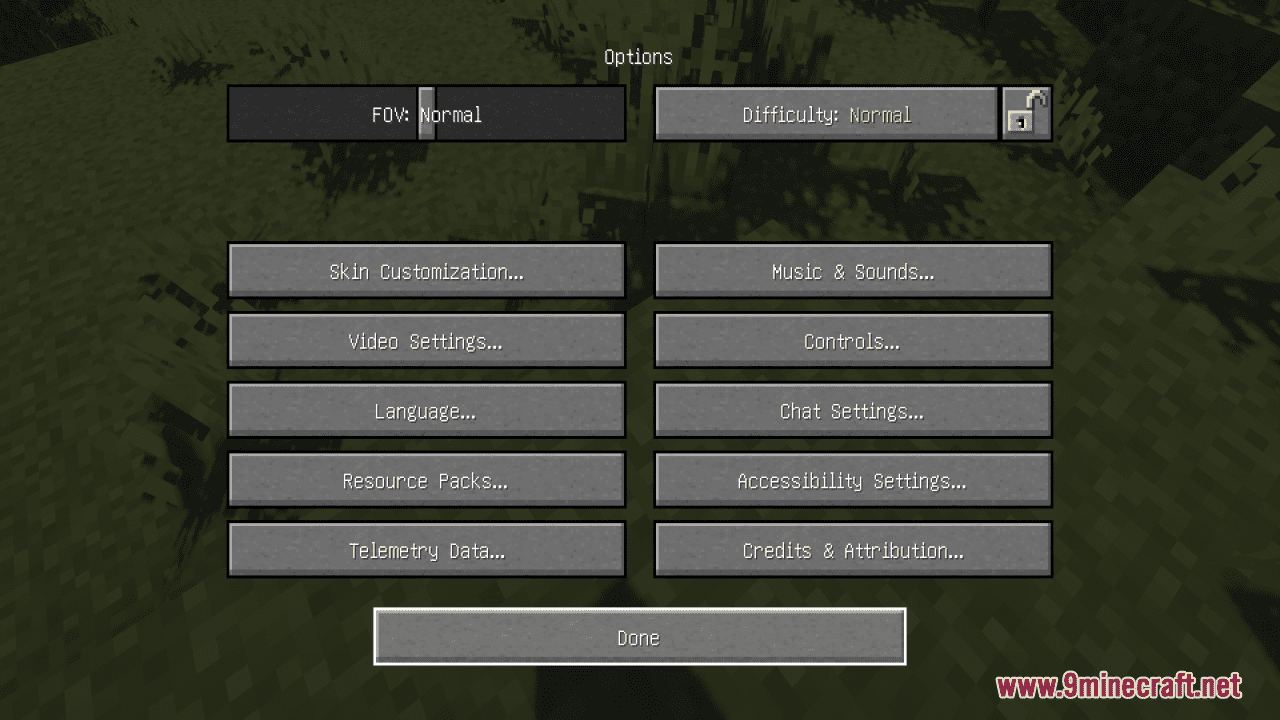Open Accessibility Settings
This screenshot has height=720, width=1280.
click(x=852, y=480)
